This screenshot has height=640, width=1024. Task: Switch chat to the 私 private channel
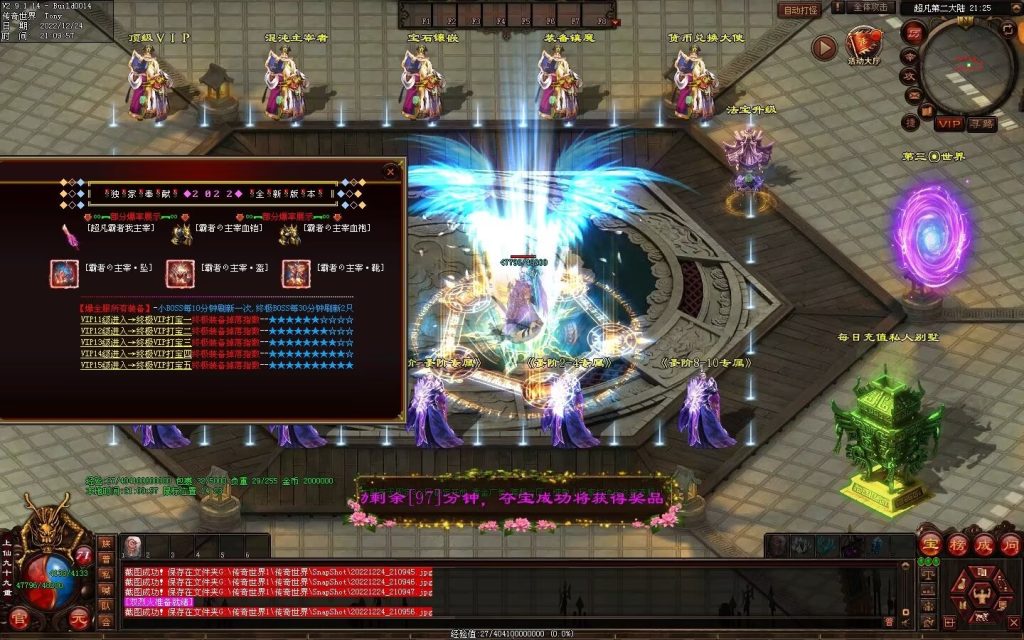click(x=106, y=575)
